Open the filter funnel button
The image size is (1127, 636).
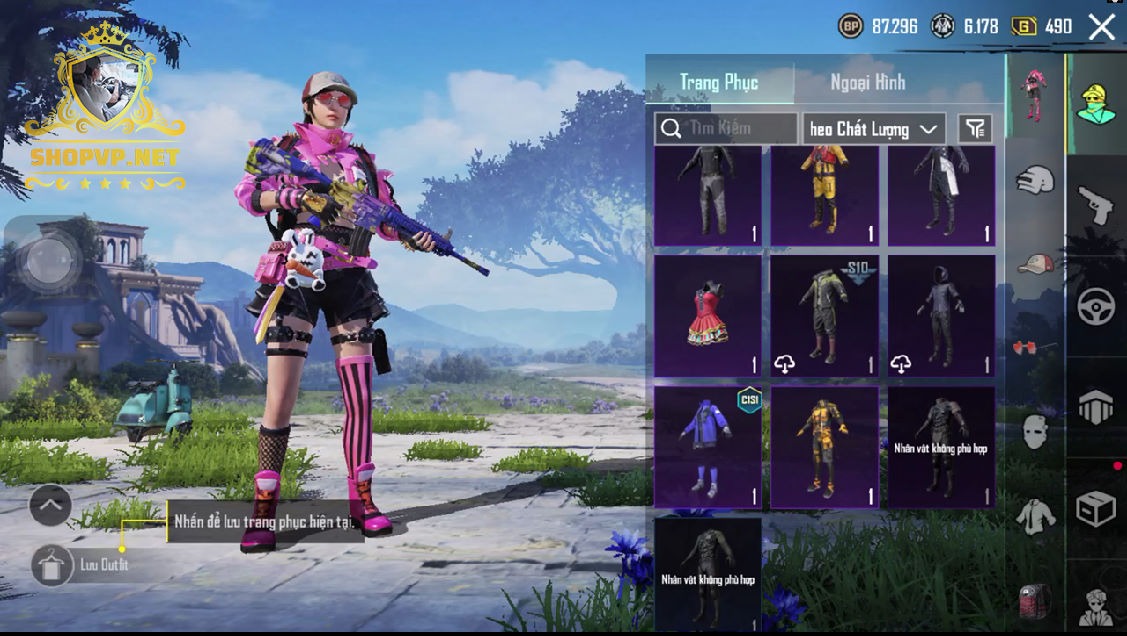click(x=975, y=128)
